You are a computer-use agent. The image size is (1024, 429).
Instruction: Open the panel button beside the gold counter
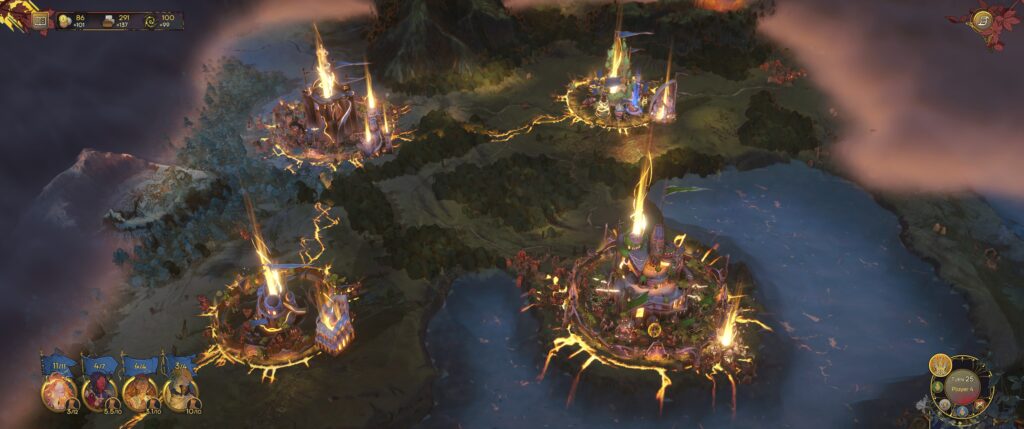41,18
